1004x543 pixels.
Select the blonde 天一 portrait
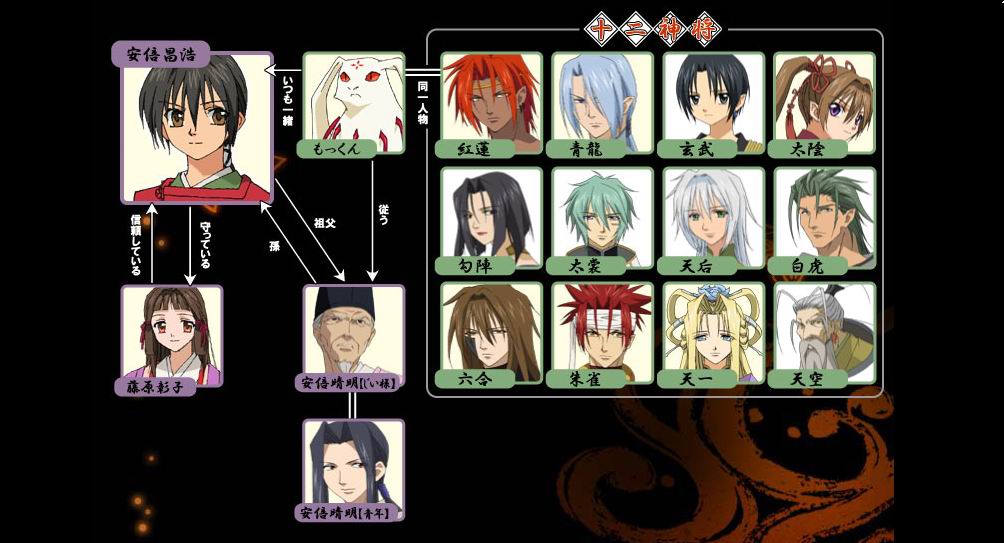[713, 328]
